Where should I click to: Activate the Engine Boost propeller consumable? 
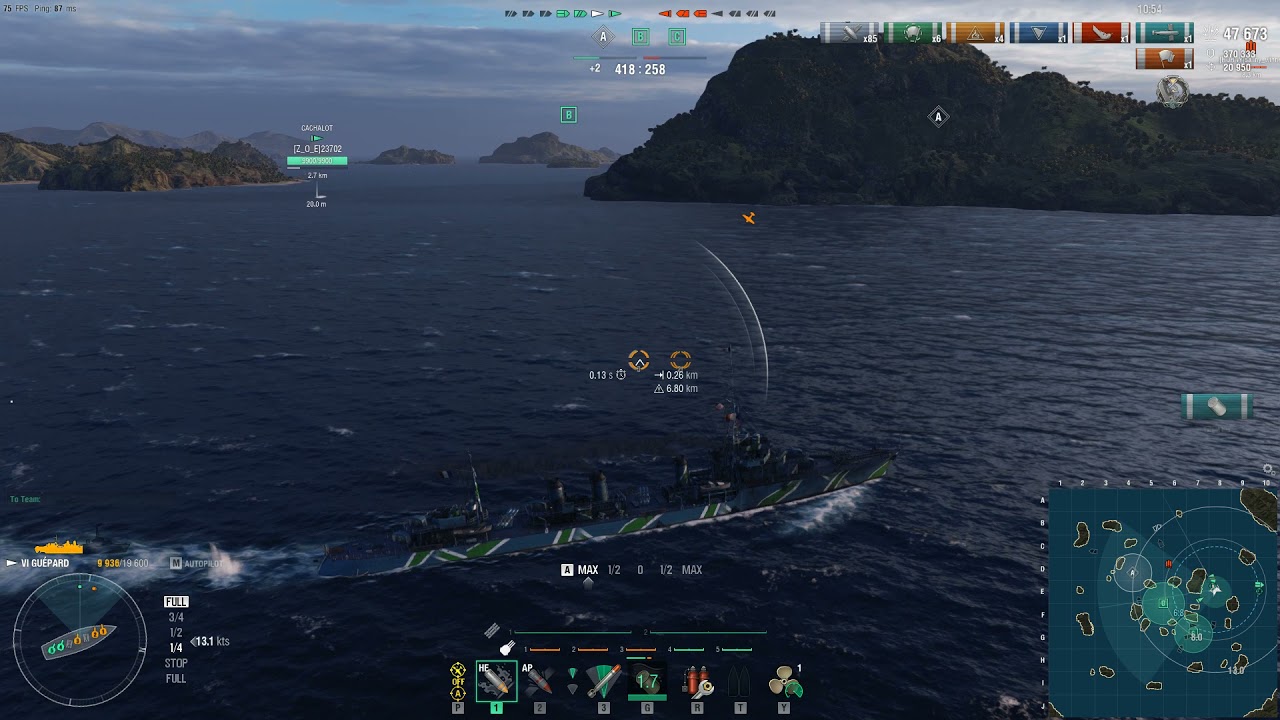tap(784, 681)
